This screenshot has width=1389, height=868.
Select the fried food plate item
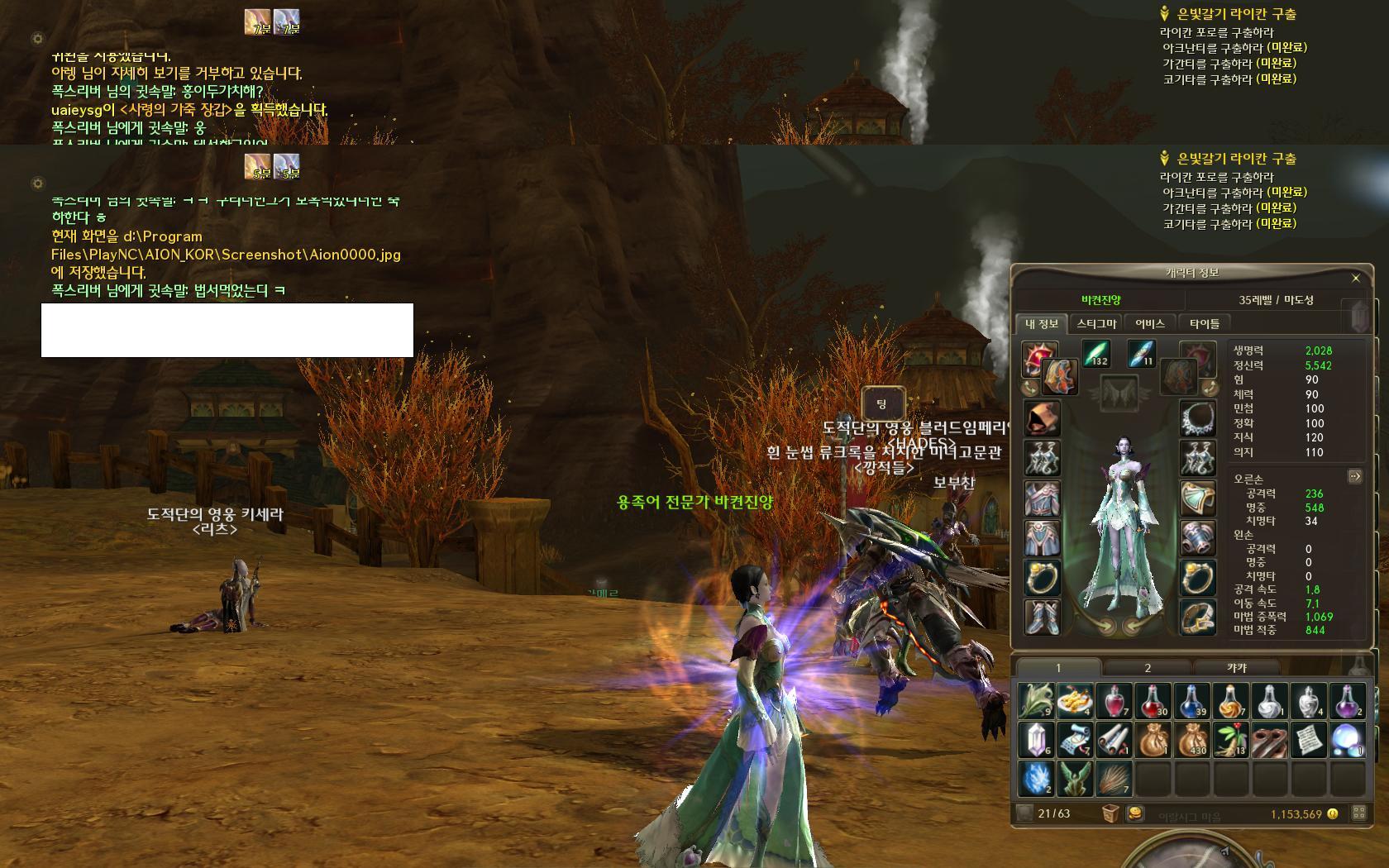tap(1075, 700)
